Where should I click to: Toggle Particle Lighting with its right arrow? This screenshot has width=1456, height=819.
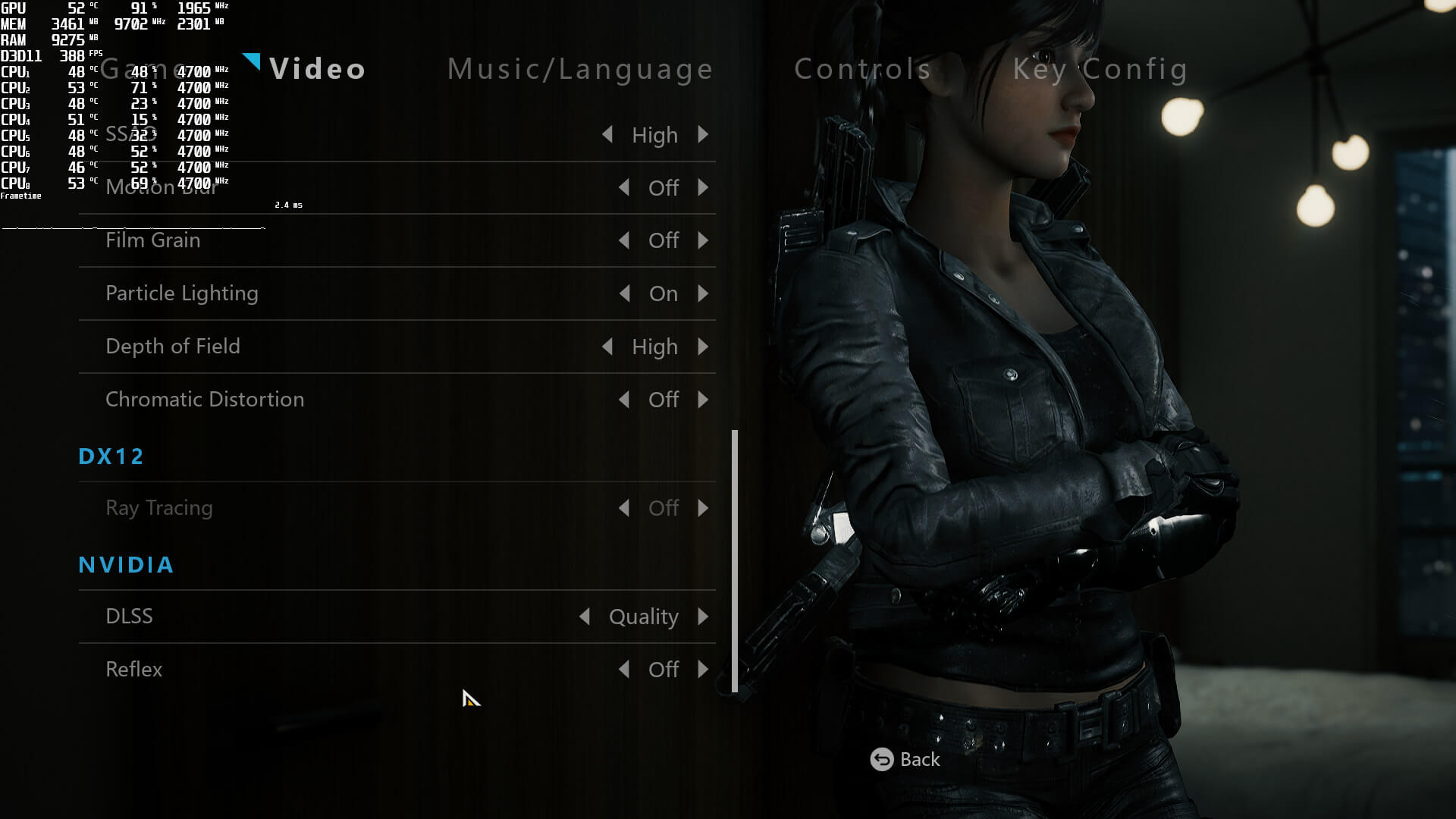(x=703, y=293)
